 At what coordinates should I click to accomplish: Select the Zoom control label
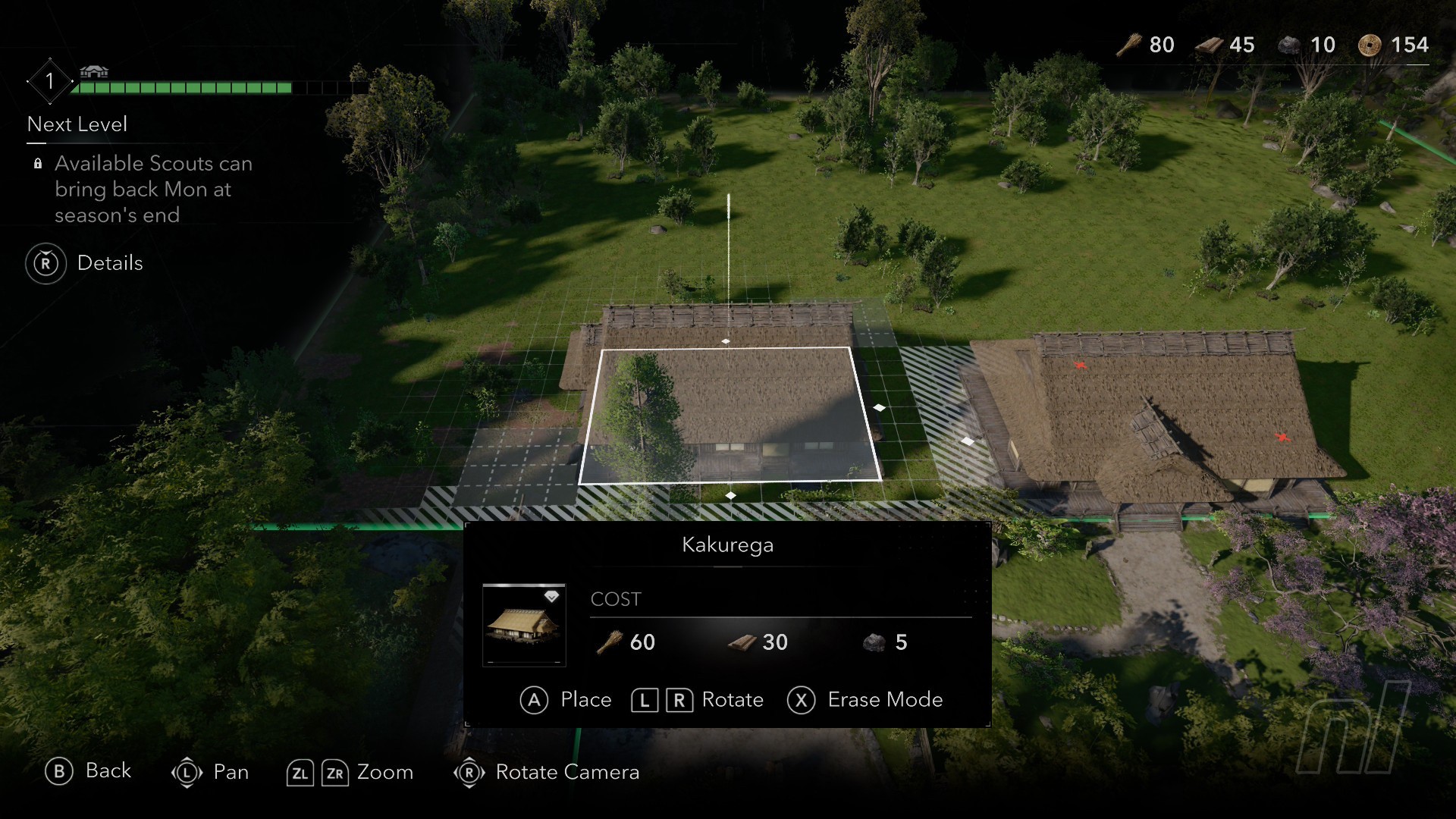tap(384, 772)
